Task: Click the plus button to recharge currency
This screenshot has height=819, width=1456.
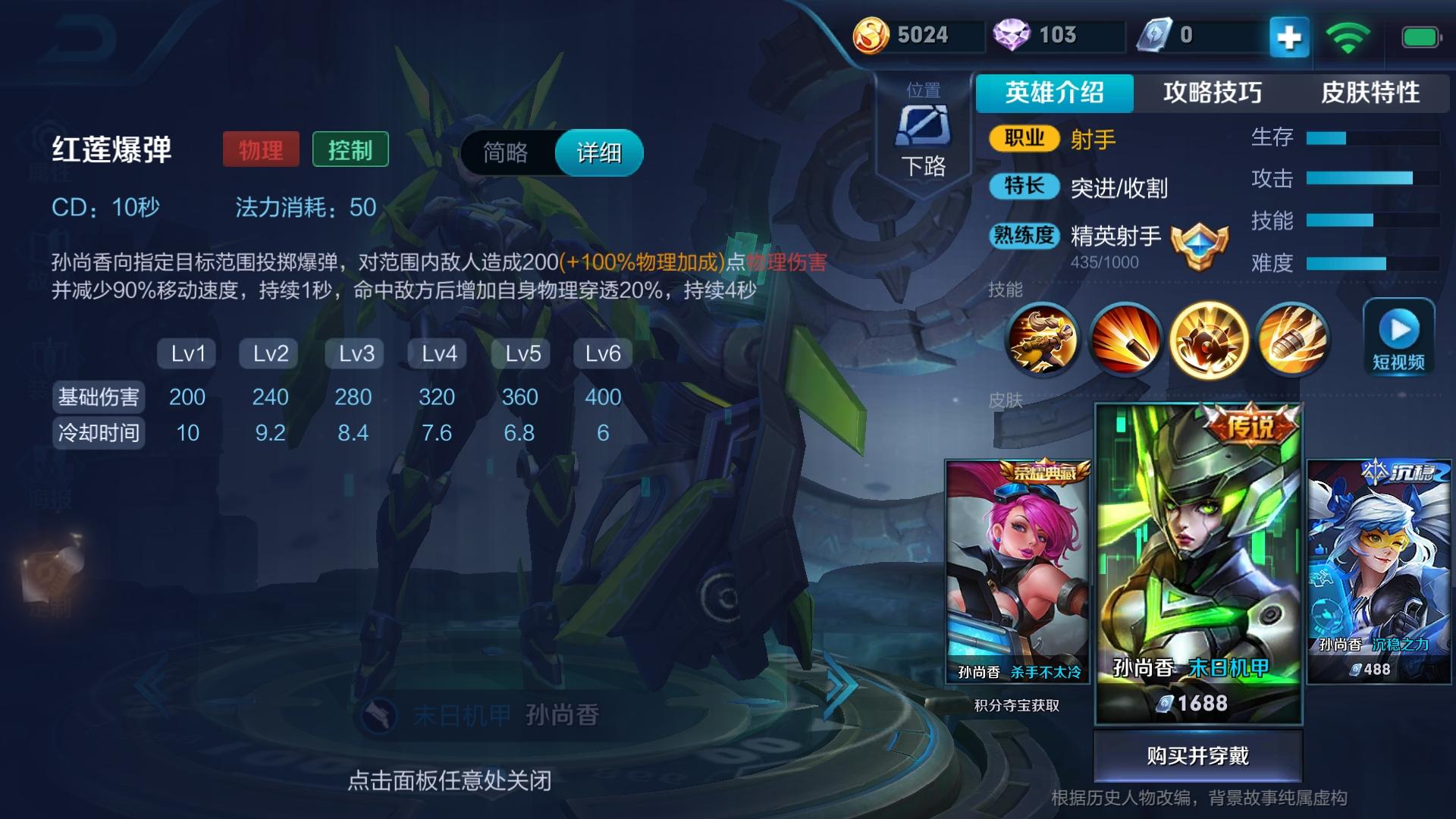Action: (x=1289, y=36)
